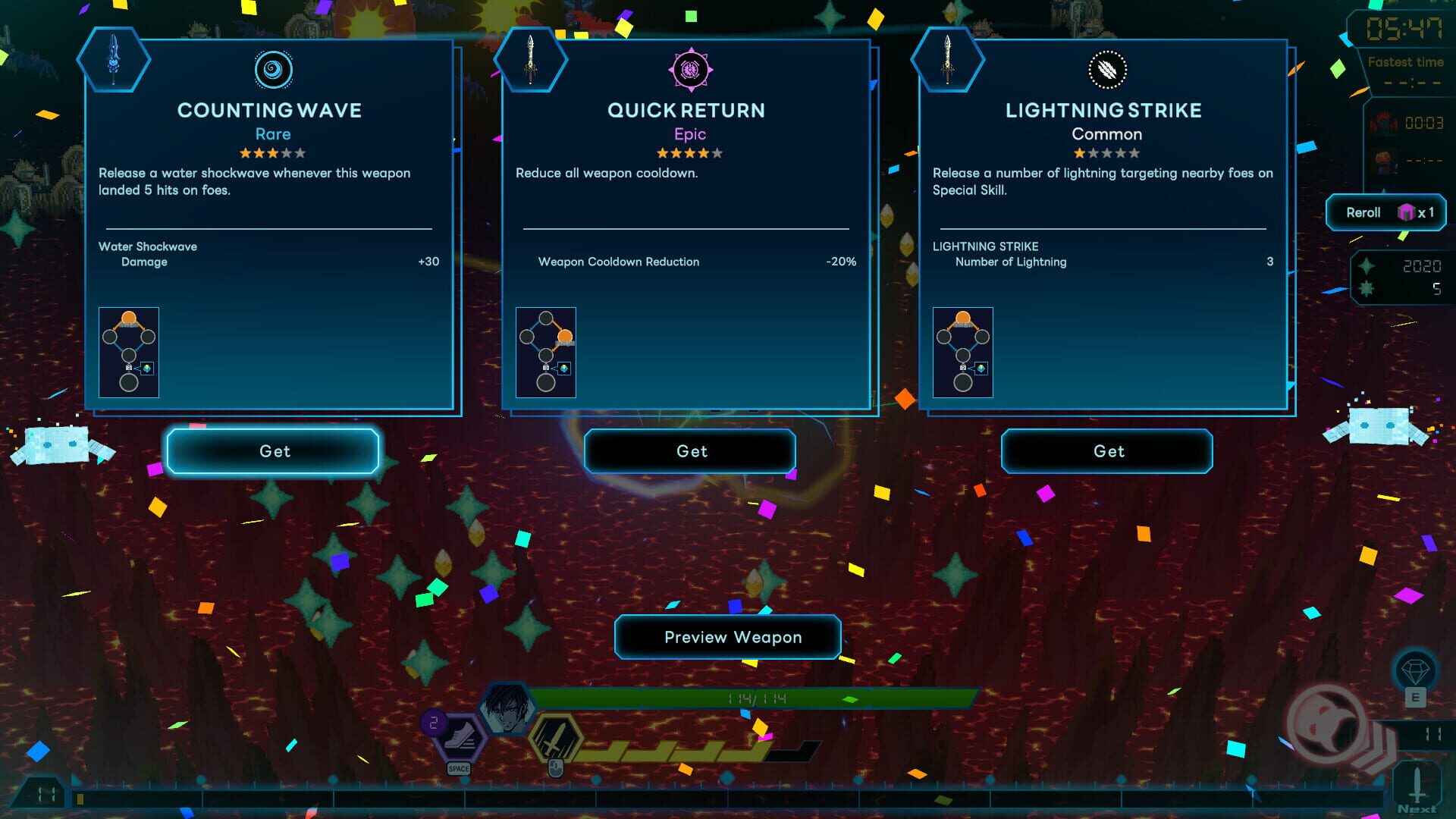This screenshot has width=1456, height=819.
Task: Toggle the highlighted orange node on Counting Wave tree
Action: pyautogui.click(x=129, y=318)
